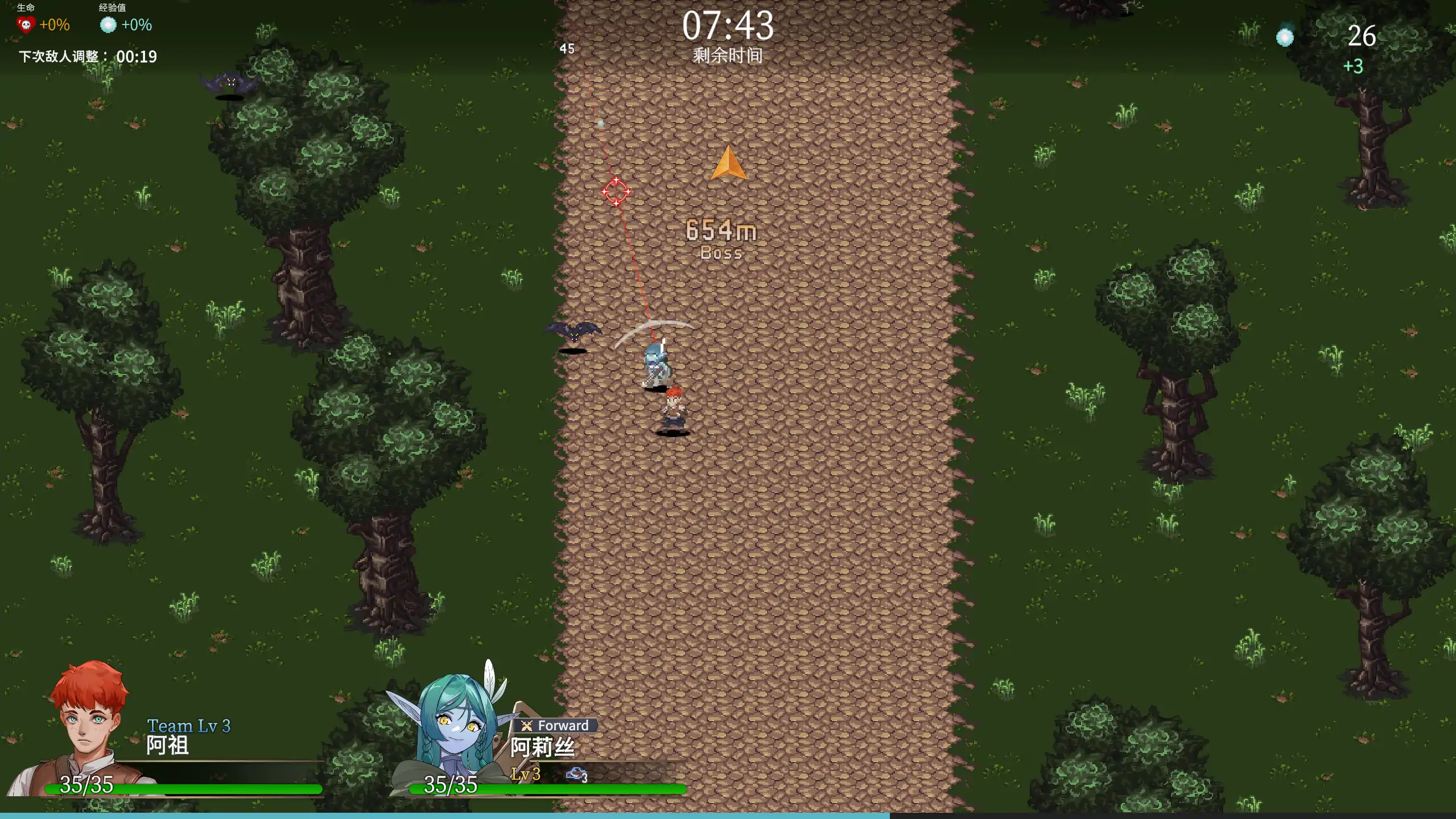Click the orb counter icon beside 26
This screenshot has height=819, width=1456.
[x=1284, y=37]
